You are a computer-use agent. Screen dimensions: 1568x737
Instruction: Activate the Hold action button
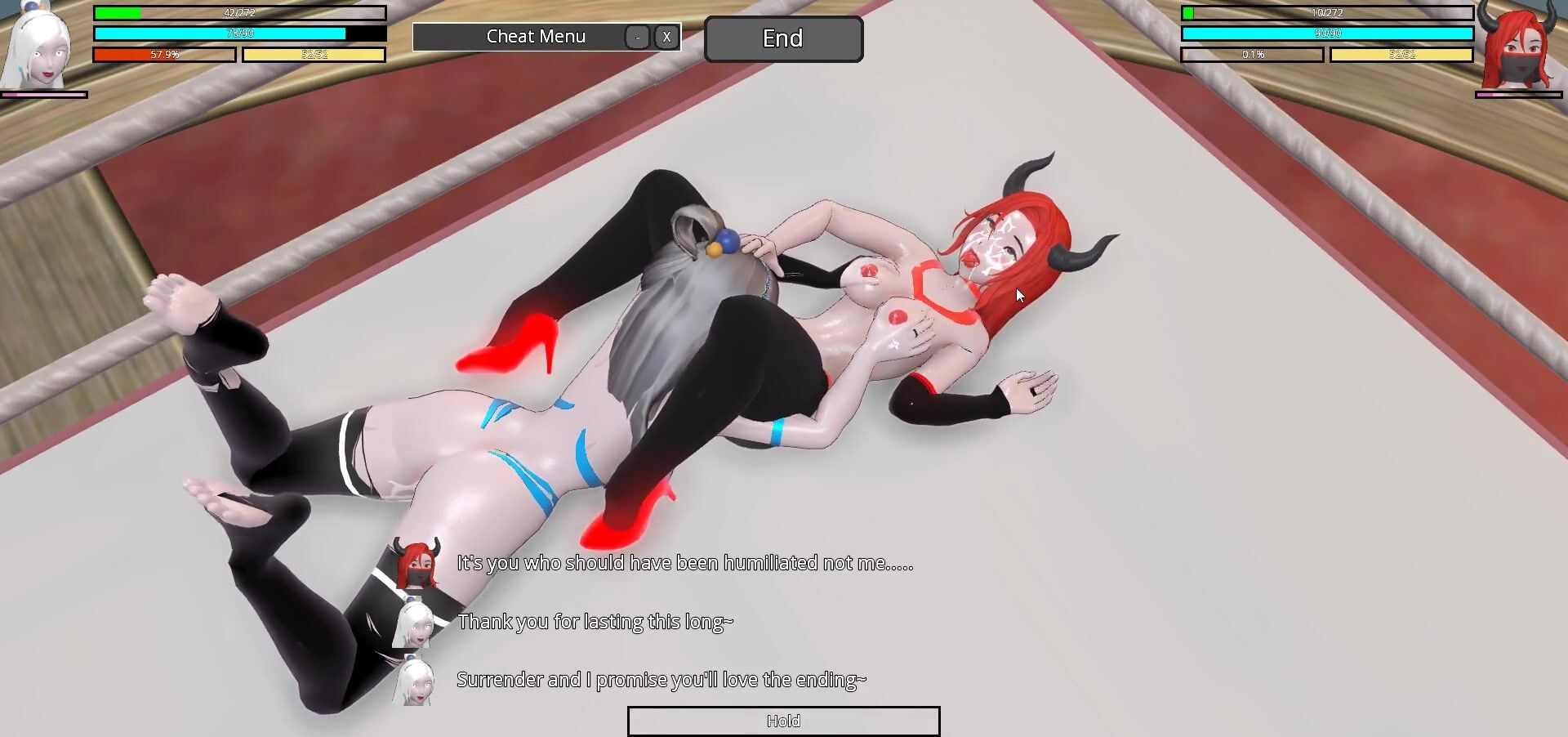[783, 721]
